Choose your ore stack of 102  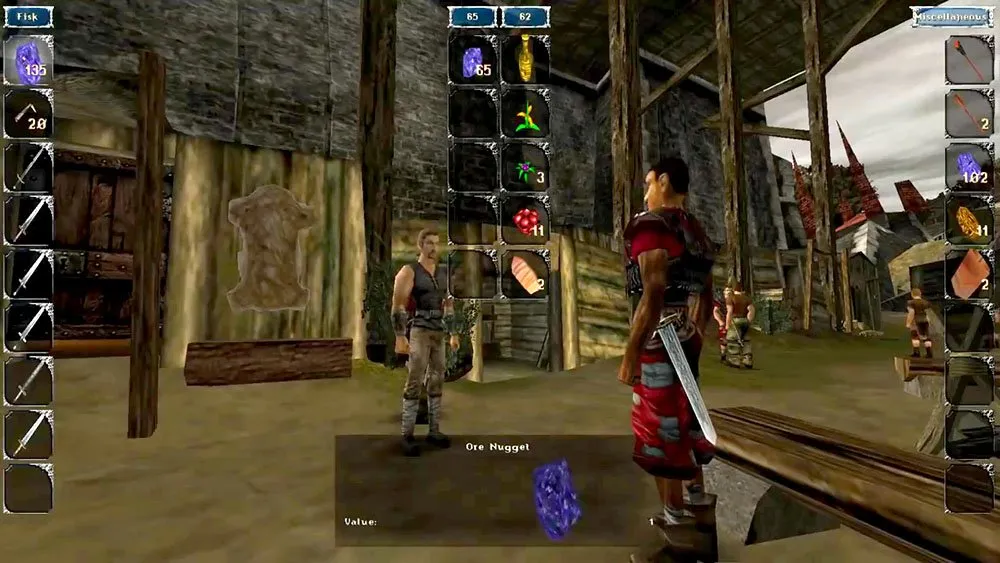point(969,166)
